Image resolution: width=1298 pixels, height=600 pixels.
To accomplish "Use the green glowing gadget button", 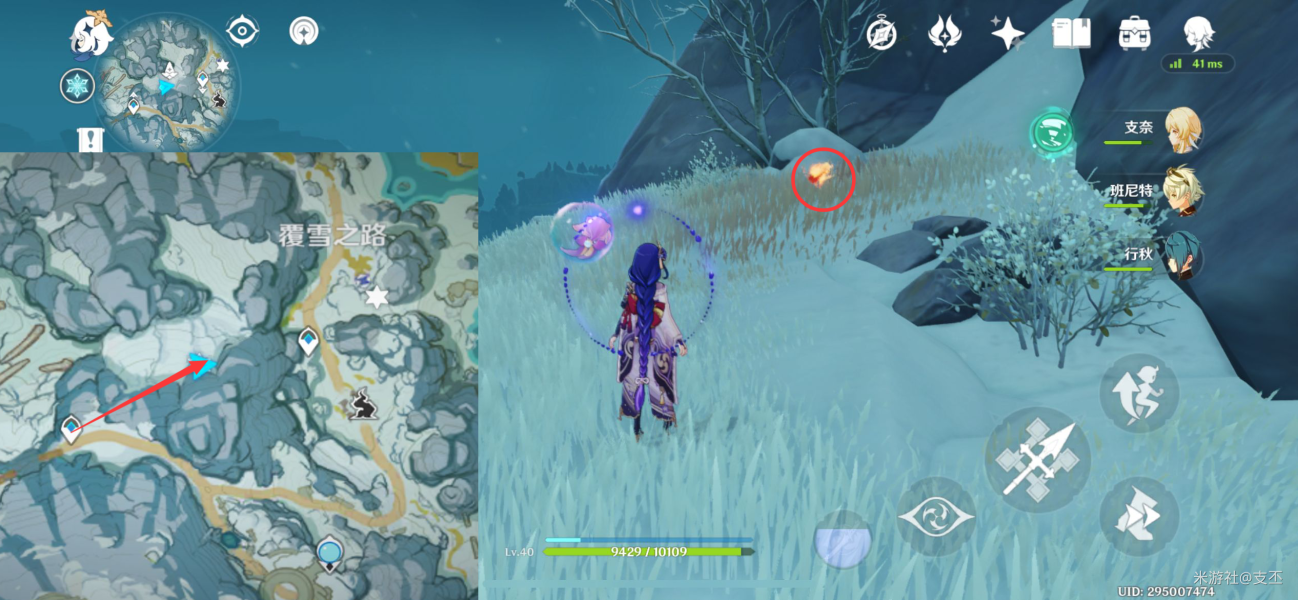I will [x=1051, y=133].
